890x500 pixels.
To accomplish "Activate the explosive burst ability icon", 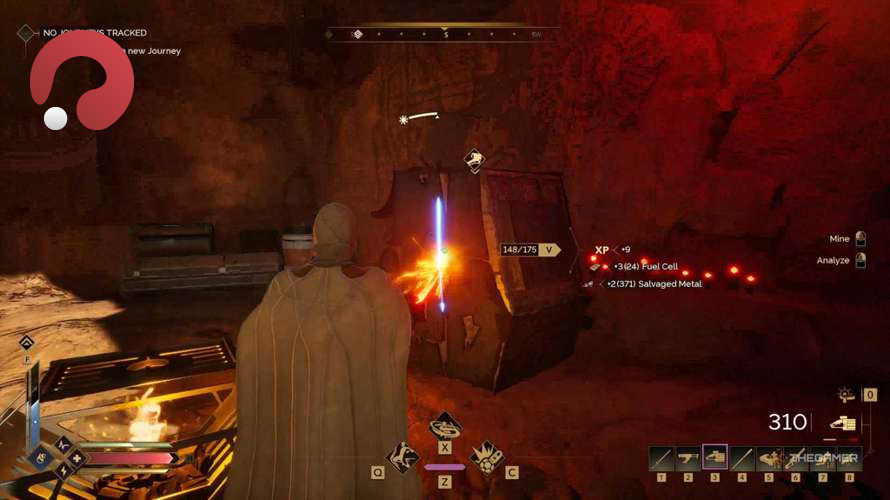I will pos(487,457).
